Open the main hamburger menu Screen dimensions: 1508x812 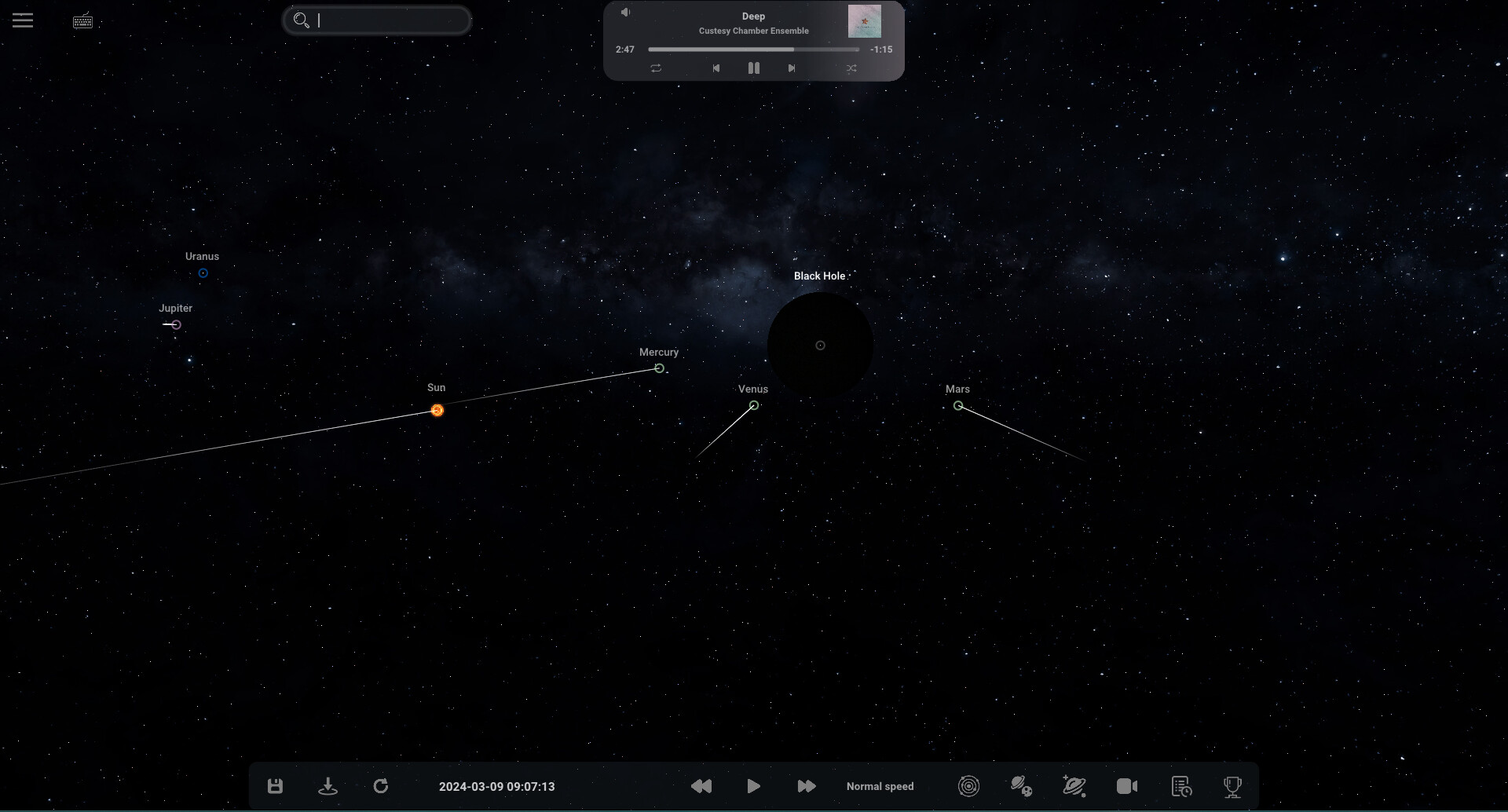coord(23,20)
